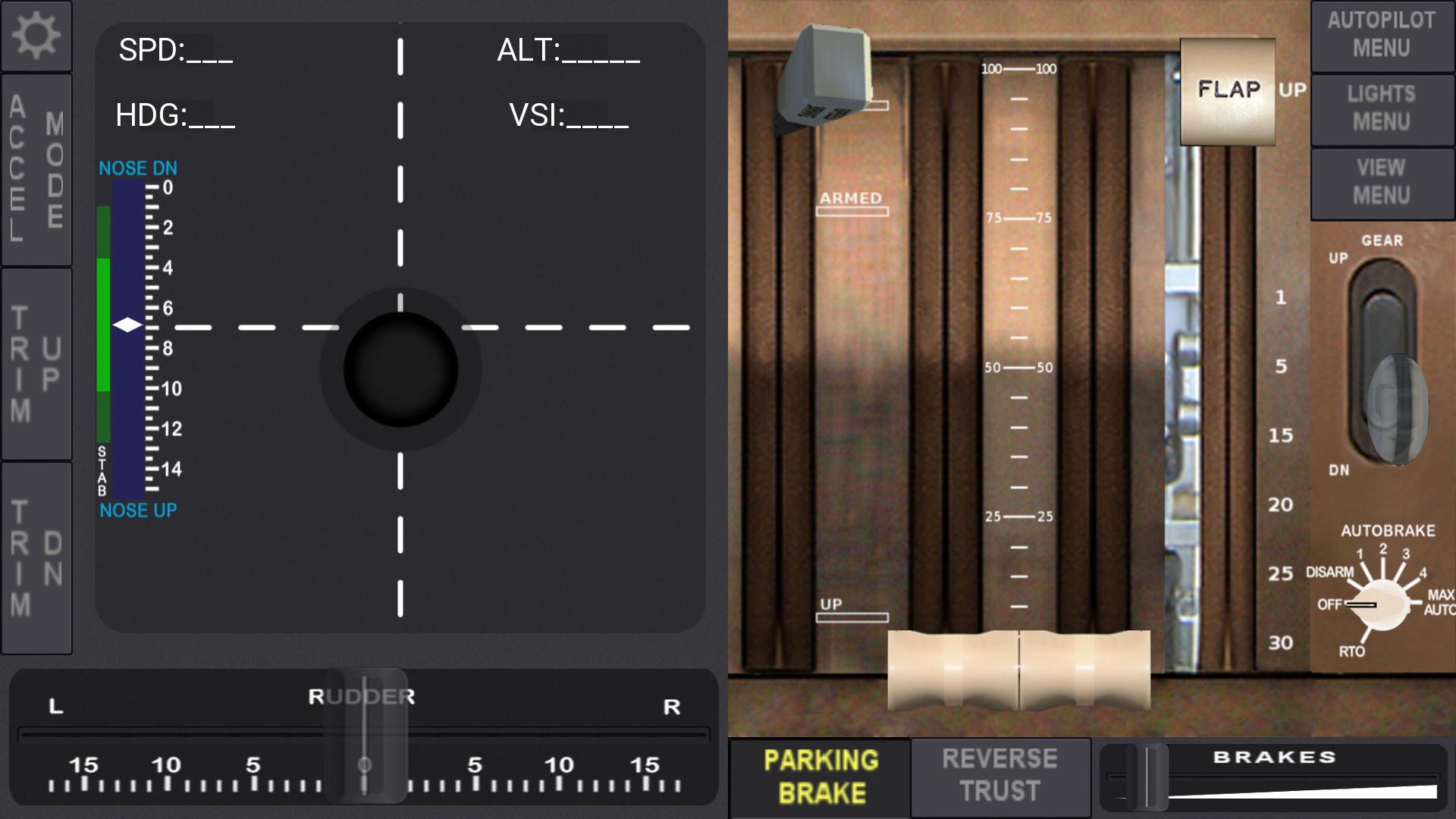Open the VIEW MENU
The image size is (1456, 819).
(1382, 182)
